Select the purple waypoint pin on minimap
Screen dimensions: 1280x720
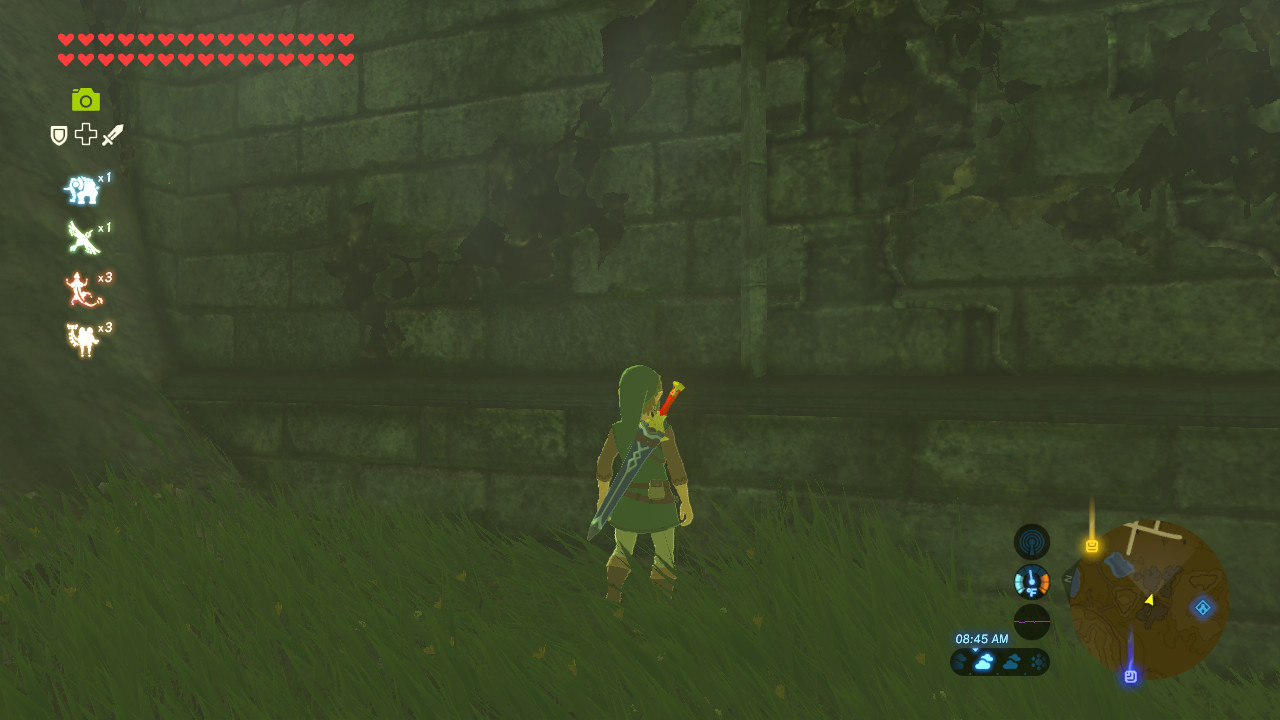tap(1130, 675)
